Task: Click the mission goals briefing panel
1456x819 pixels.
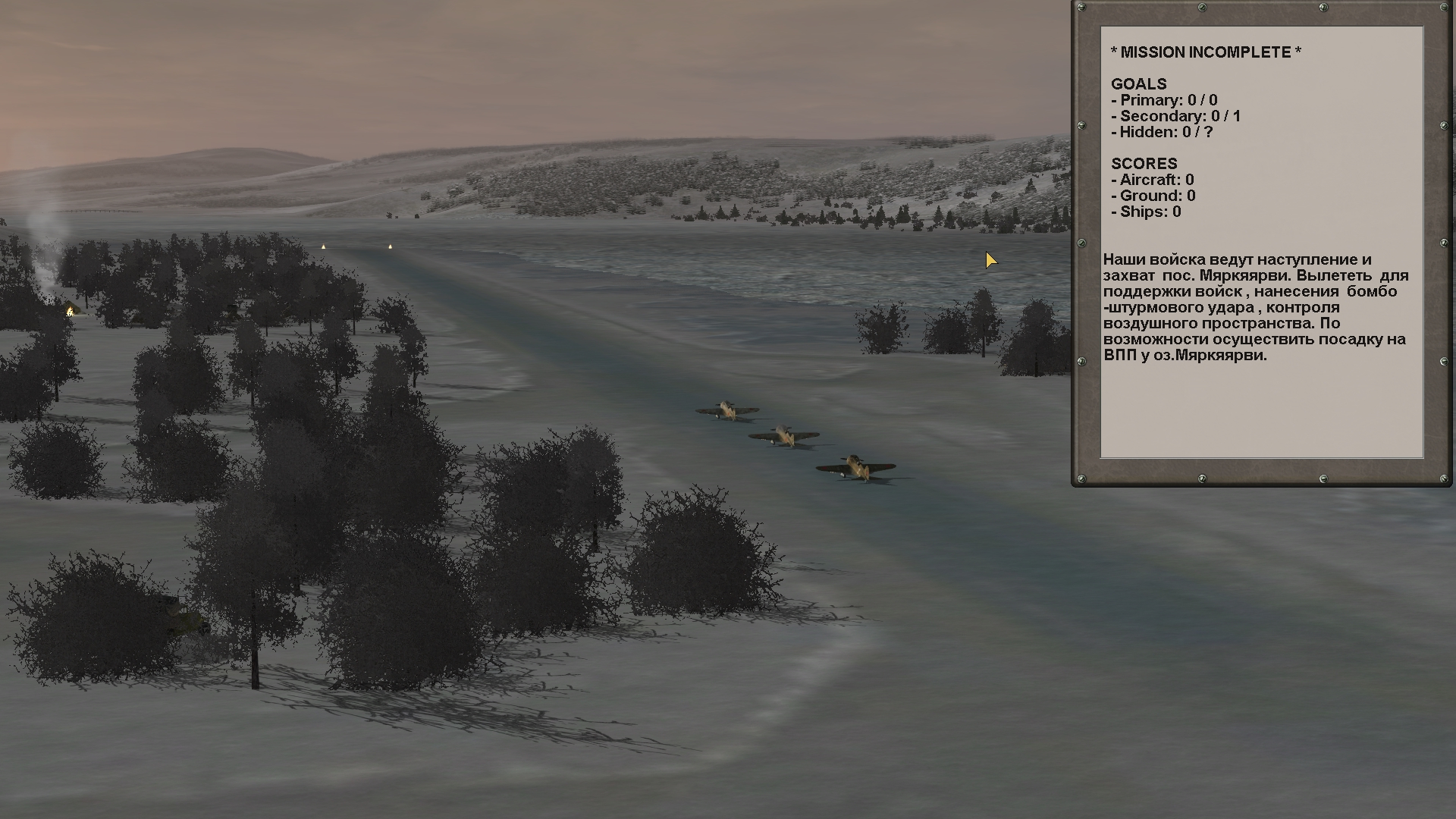Action: pos(1261,243)
